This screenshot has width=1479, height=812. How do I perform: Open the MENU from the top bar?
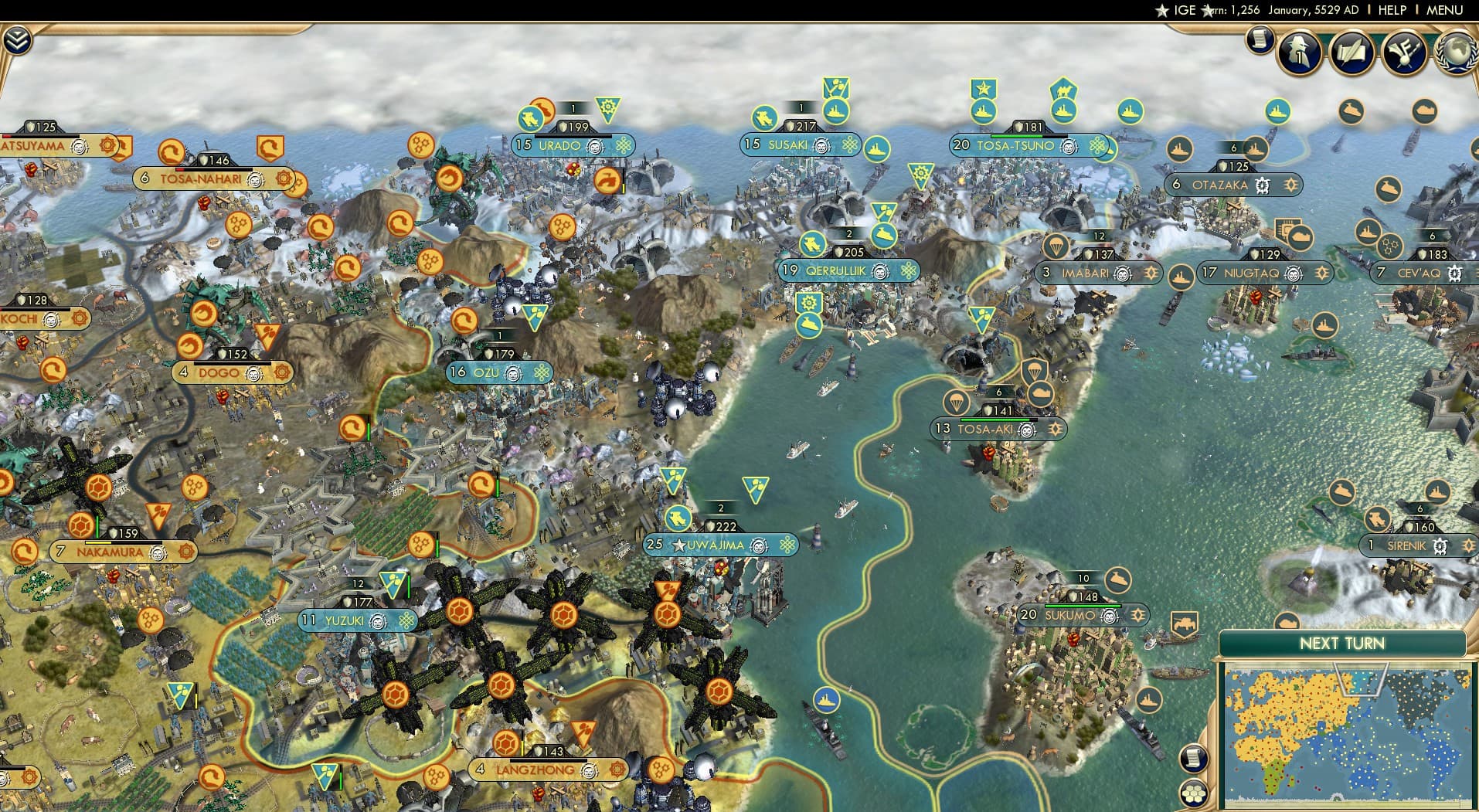pos(1444,10)
